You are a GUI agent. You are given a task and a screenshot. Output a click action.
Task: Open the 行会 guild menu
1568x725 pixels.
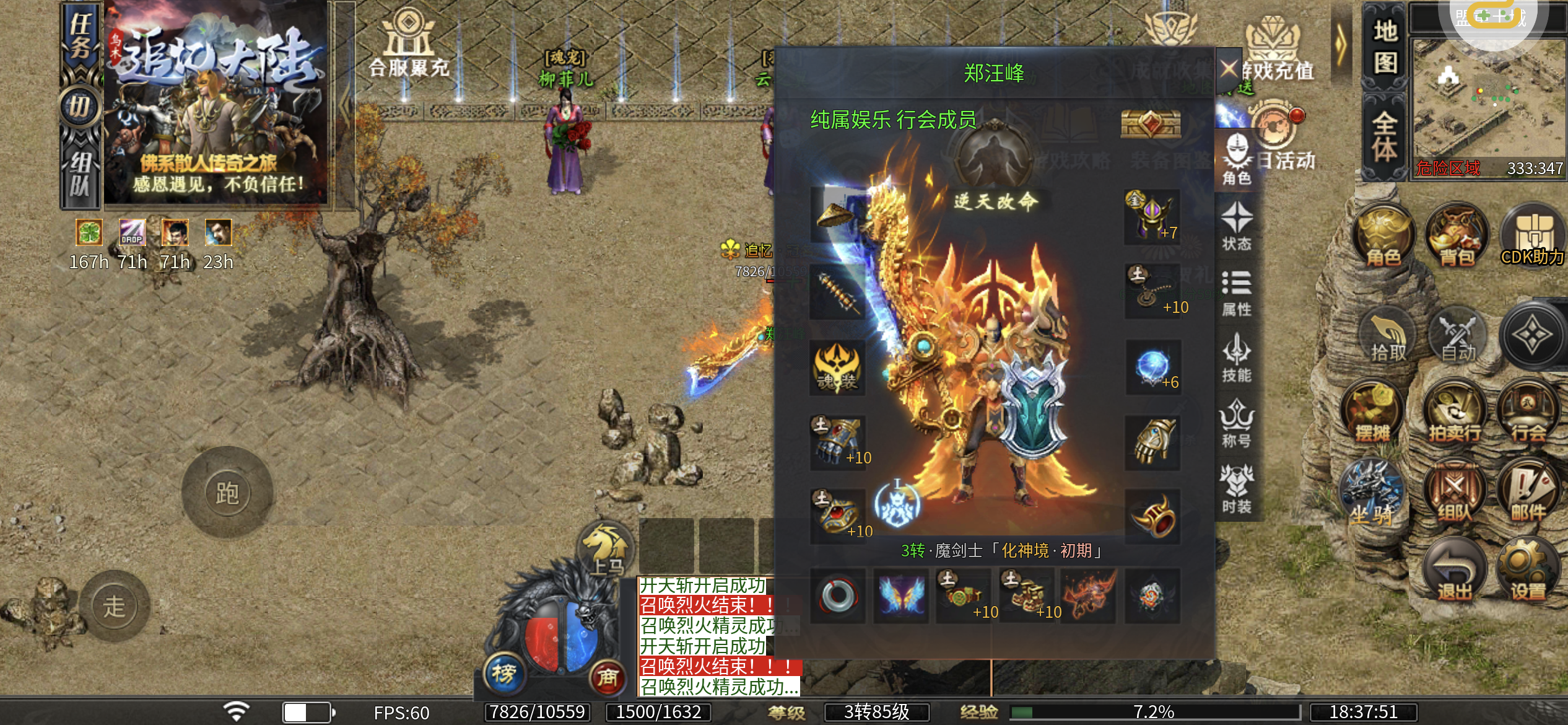pos(1528,413)
